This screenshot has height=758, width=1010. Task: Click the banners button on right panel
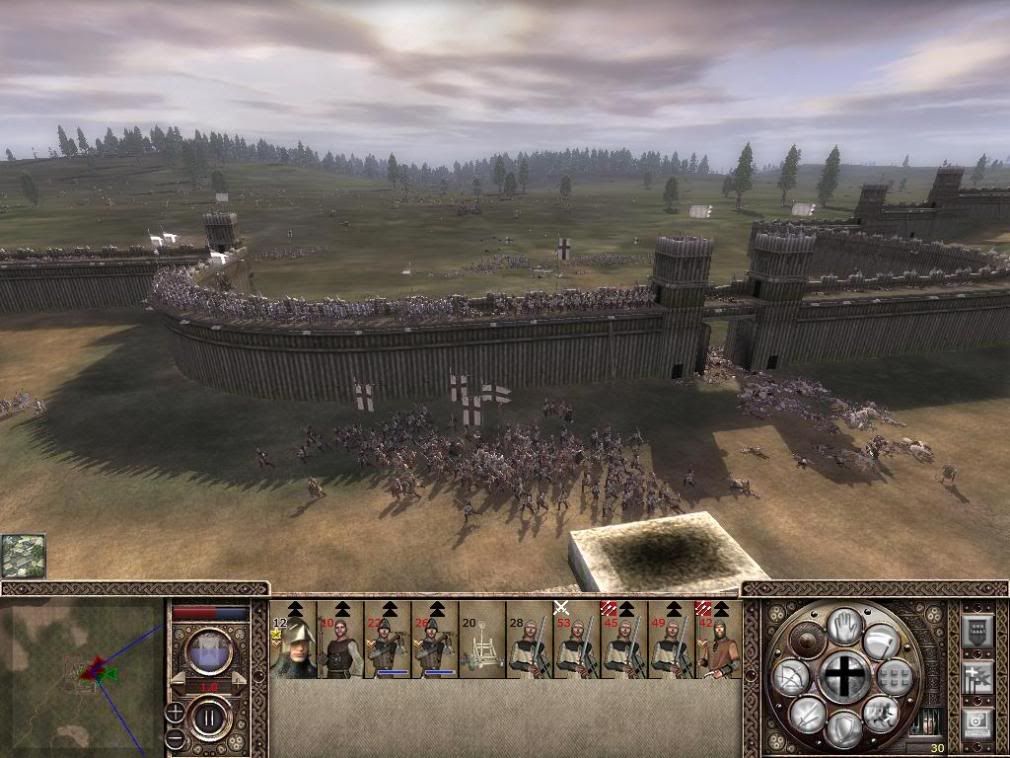(977, 677)
